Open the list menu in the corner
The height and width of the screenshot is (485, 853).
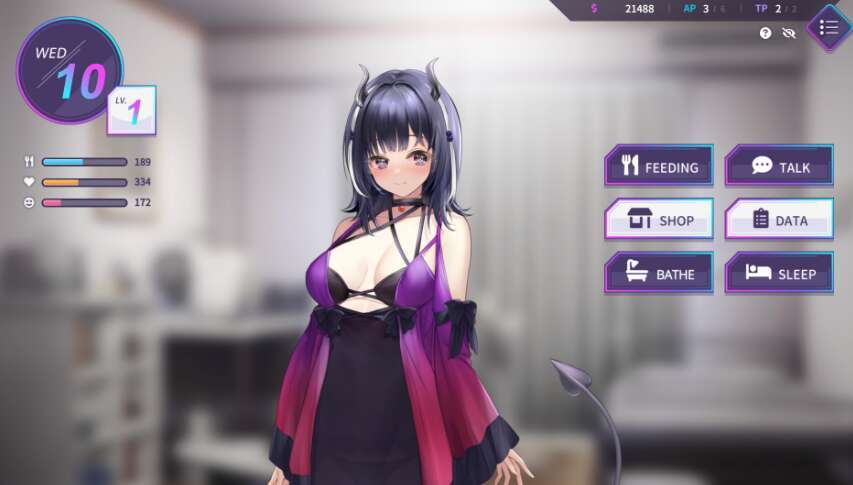tap(829, 27)
